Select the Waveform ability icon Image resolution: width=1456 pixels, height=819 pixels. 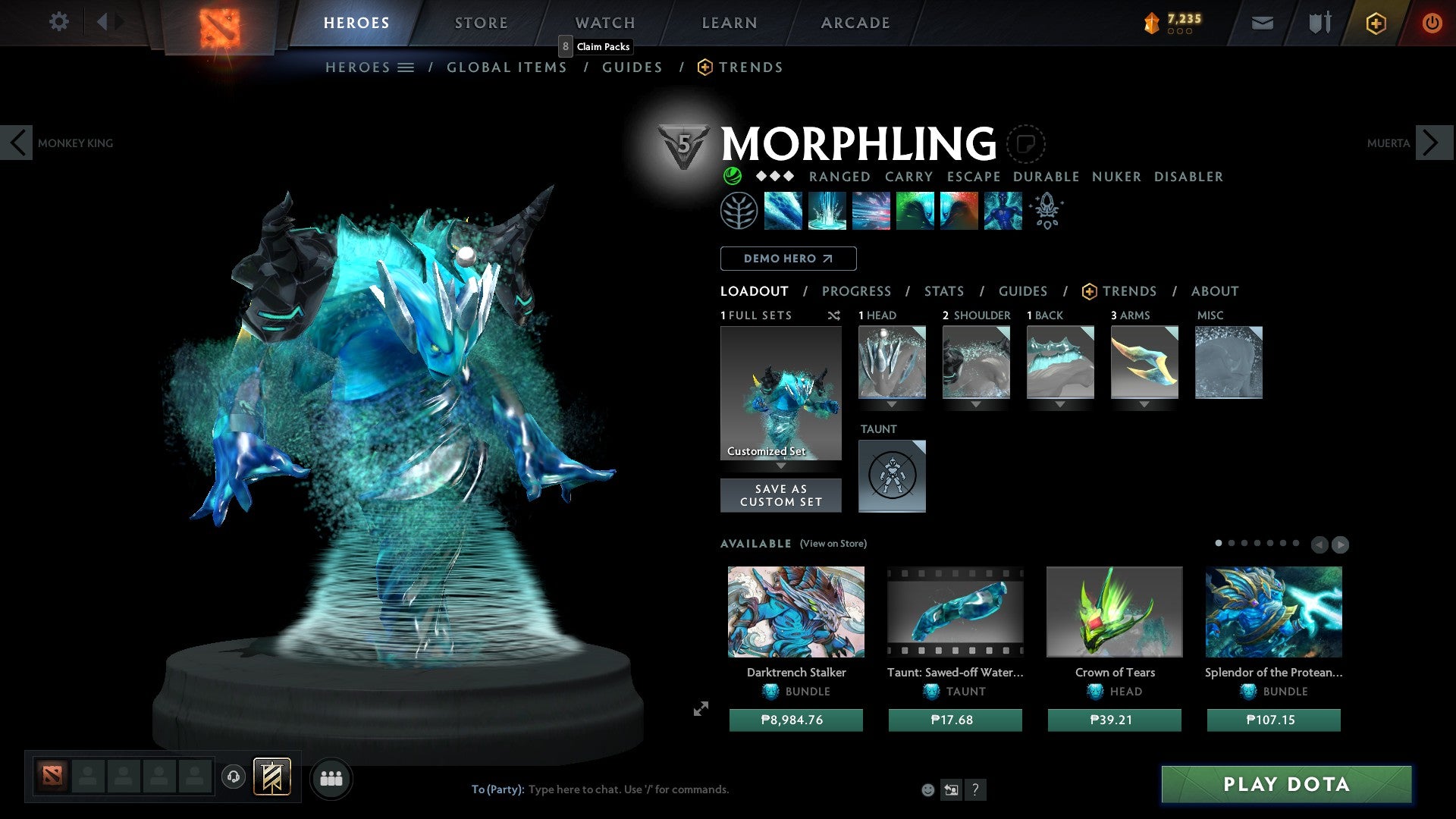point(784,212)
